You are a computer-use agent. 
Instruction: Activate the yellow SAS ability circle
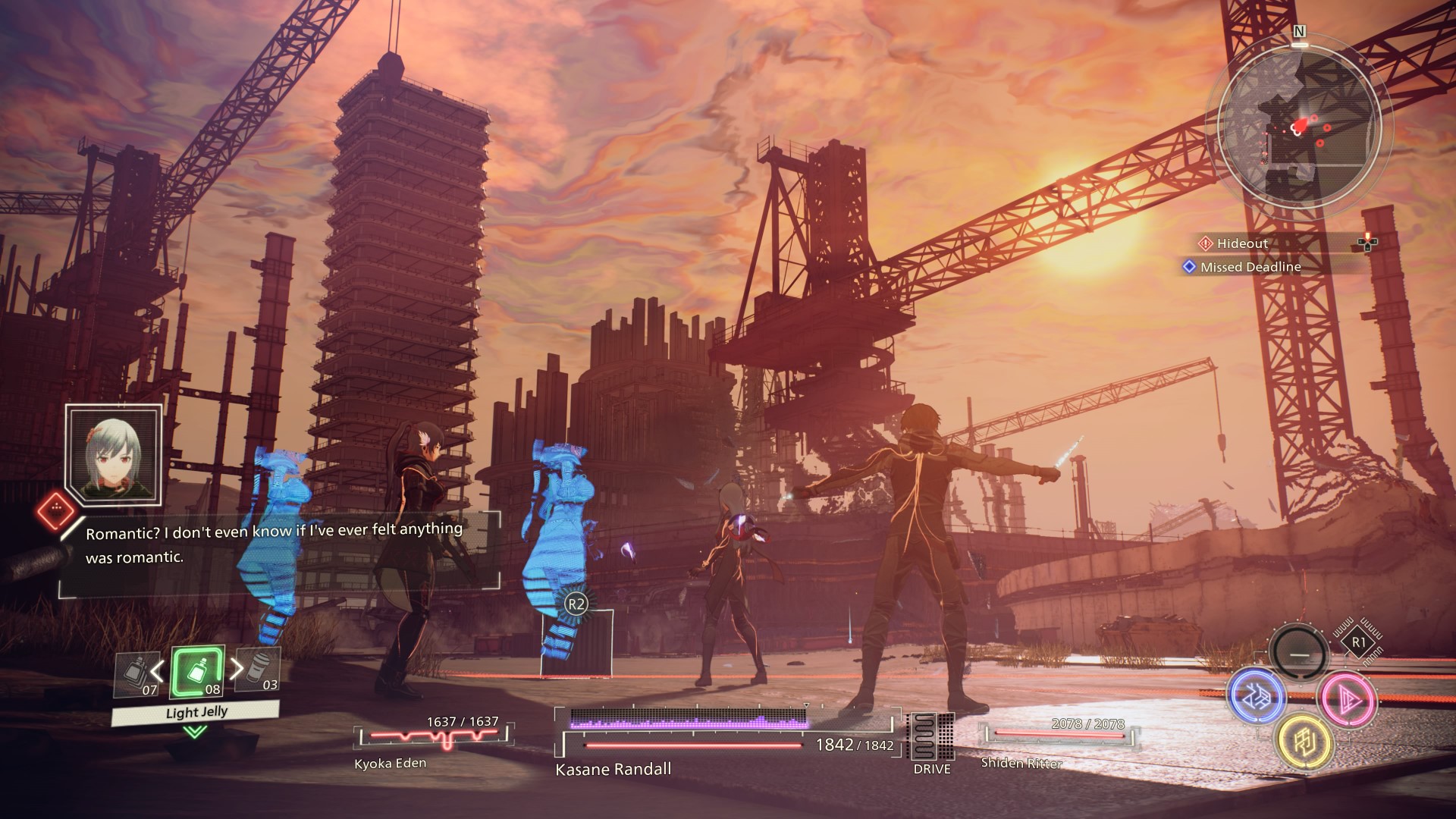(1304, 741)
